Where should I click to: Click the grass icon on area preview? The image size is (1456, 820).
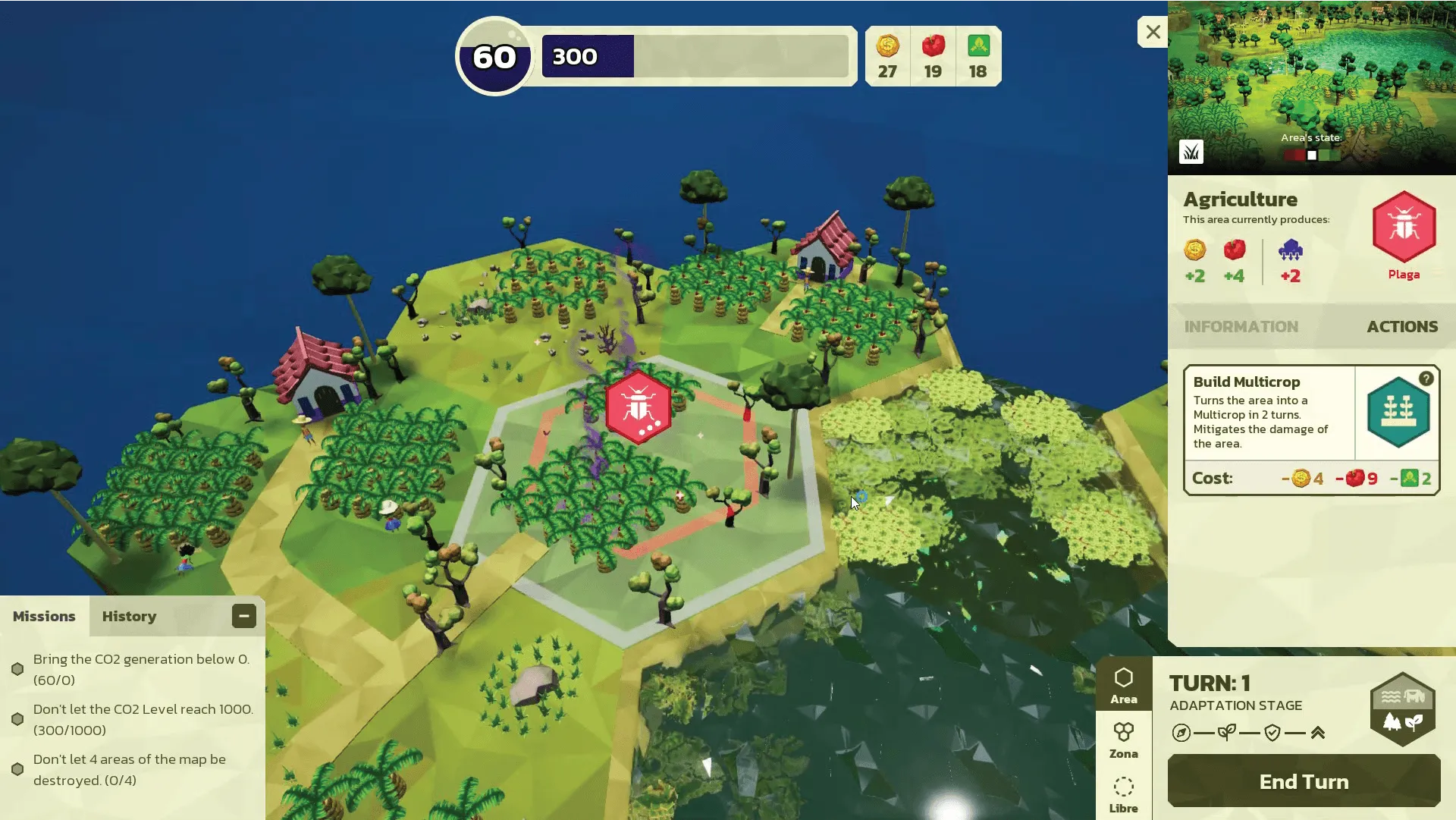(1191, 152)
